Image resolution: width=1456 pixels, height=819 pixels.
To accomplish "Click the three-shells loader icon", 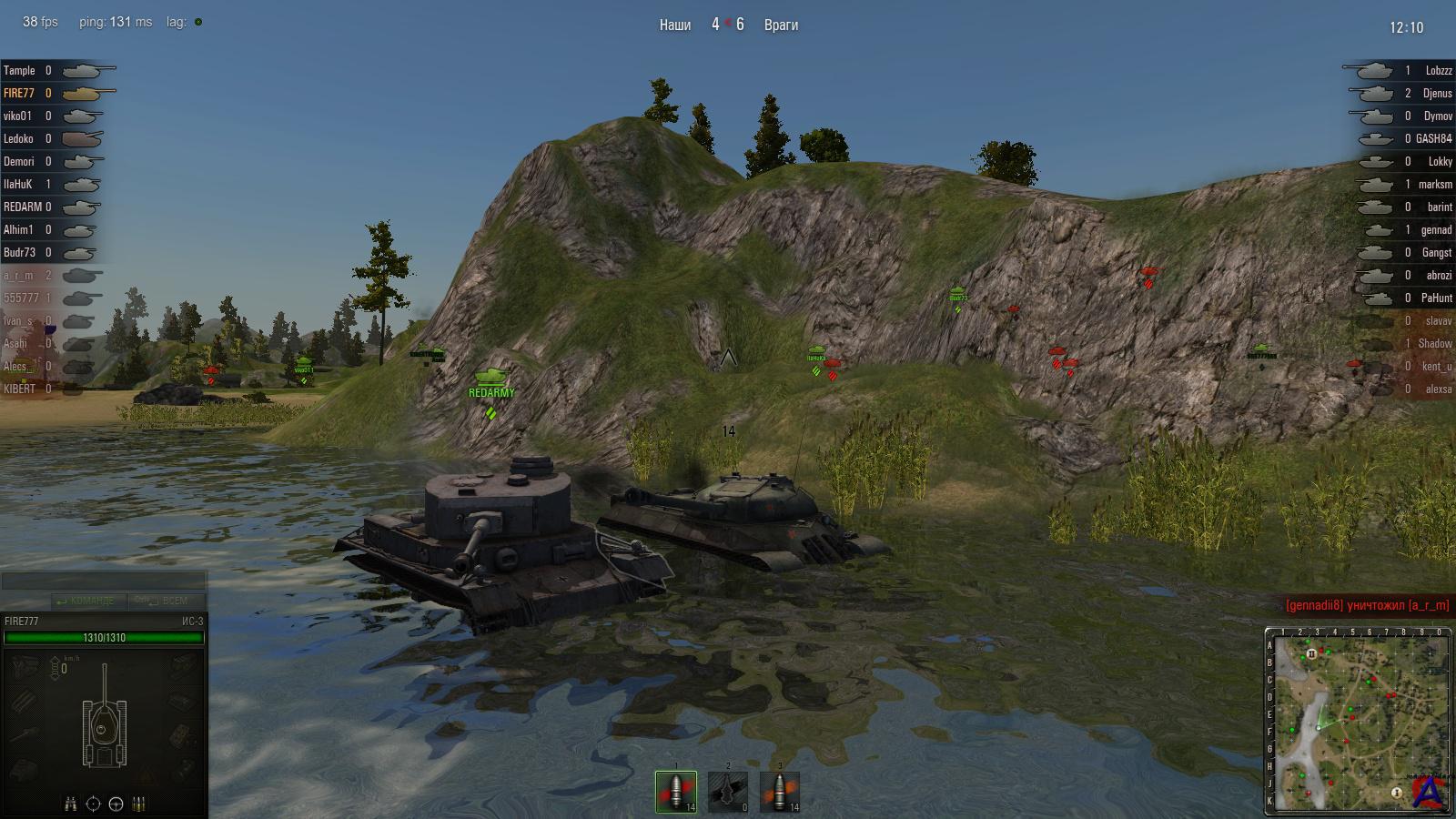I will [138, 804].
